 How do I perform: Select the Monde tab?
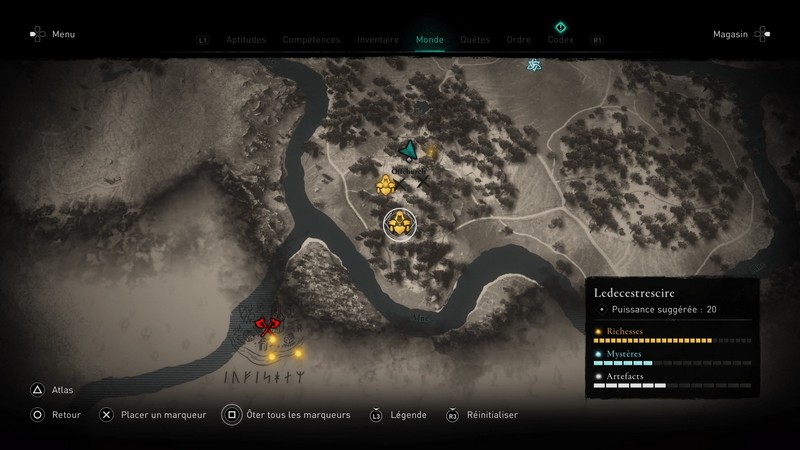pos(430,40)
